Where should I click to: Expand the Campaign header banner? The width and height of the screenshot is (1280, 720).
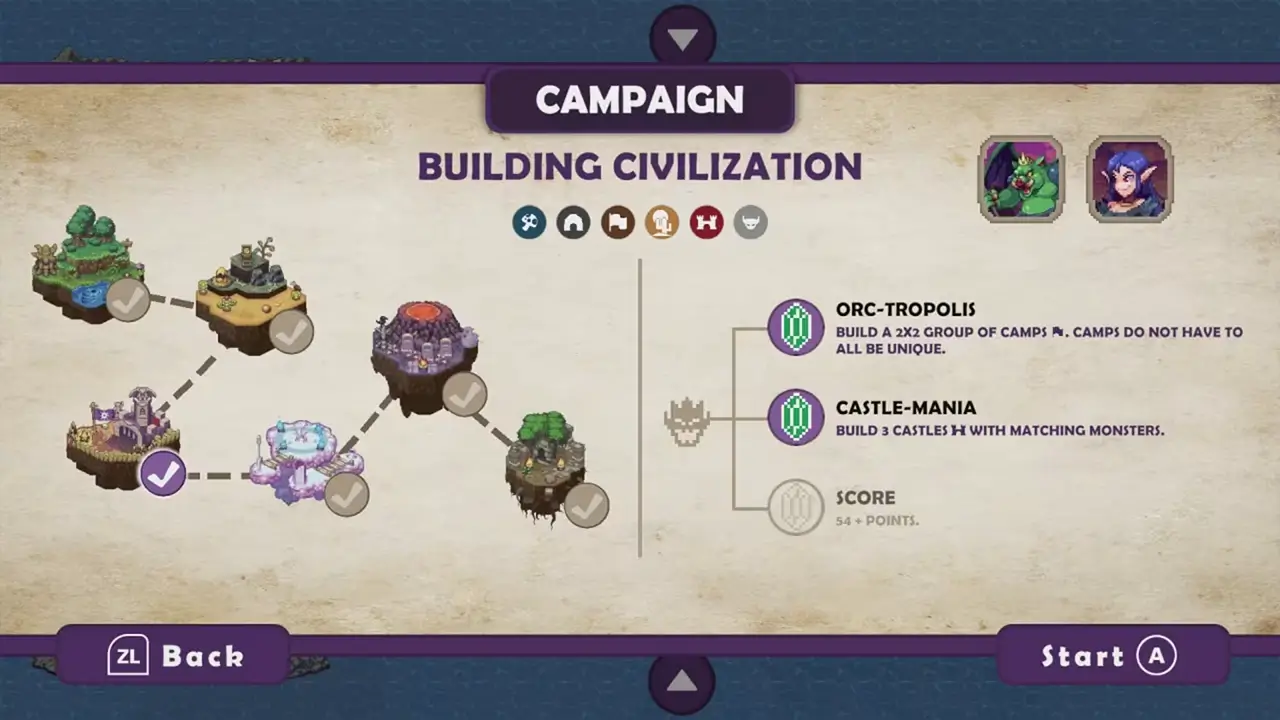(639, 99)
